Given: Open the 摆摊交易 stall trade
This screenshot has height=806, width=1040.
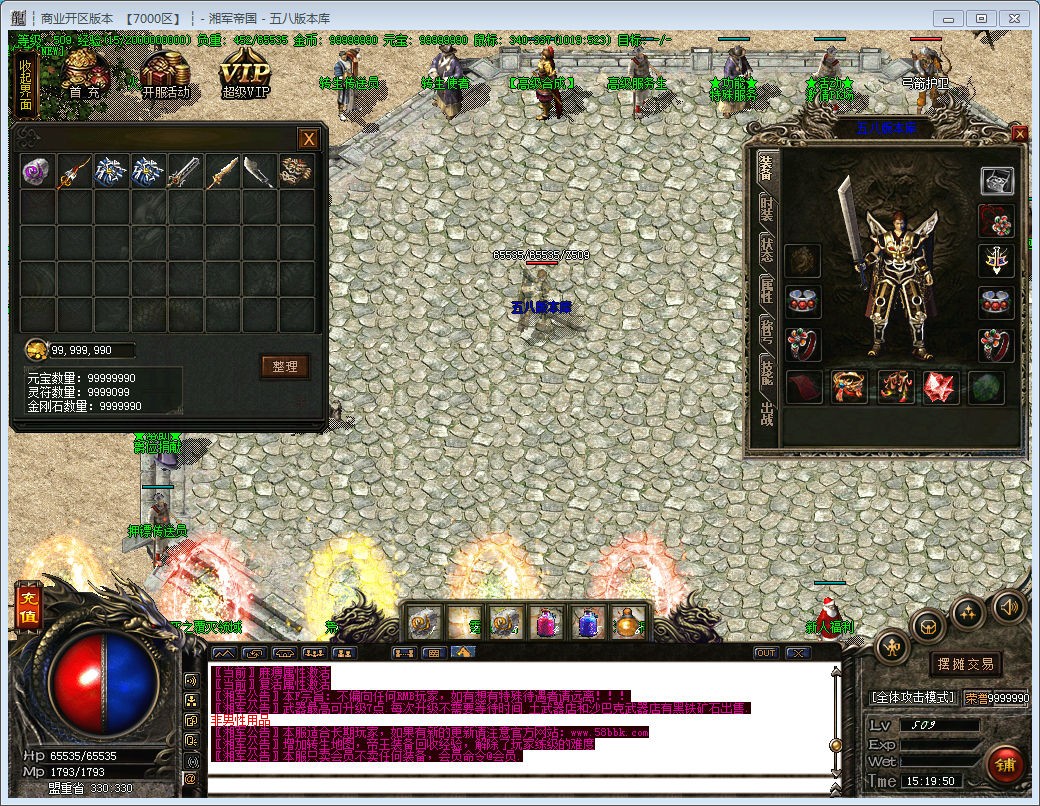Looking at the screenshot, I should 965,664.
